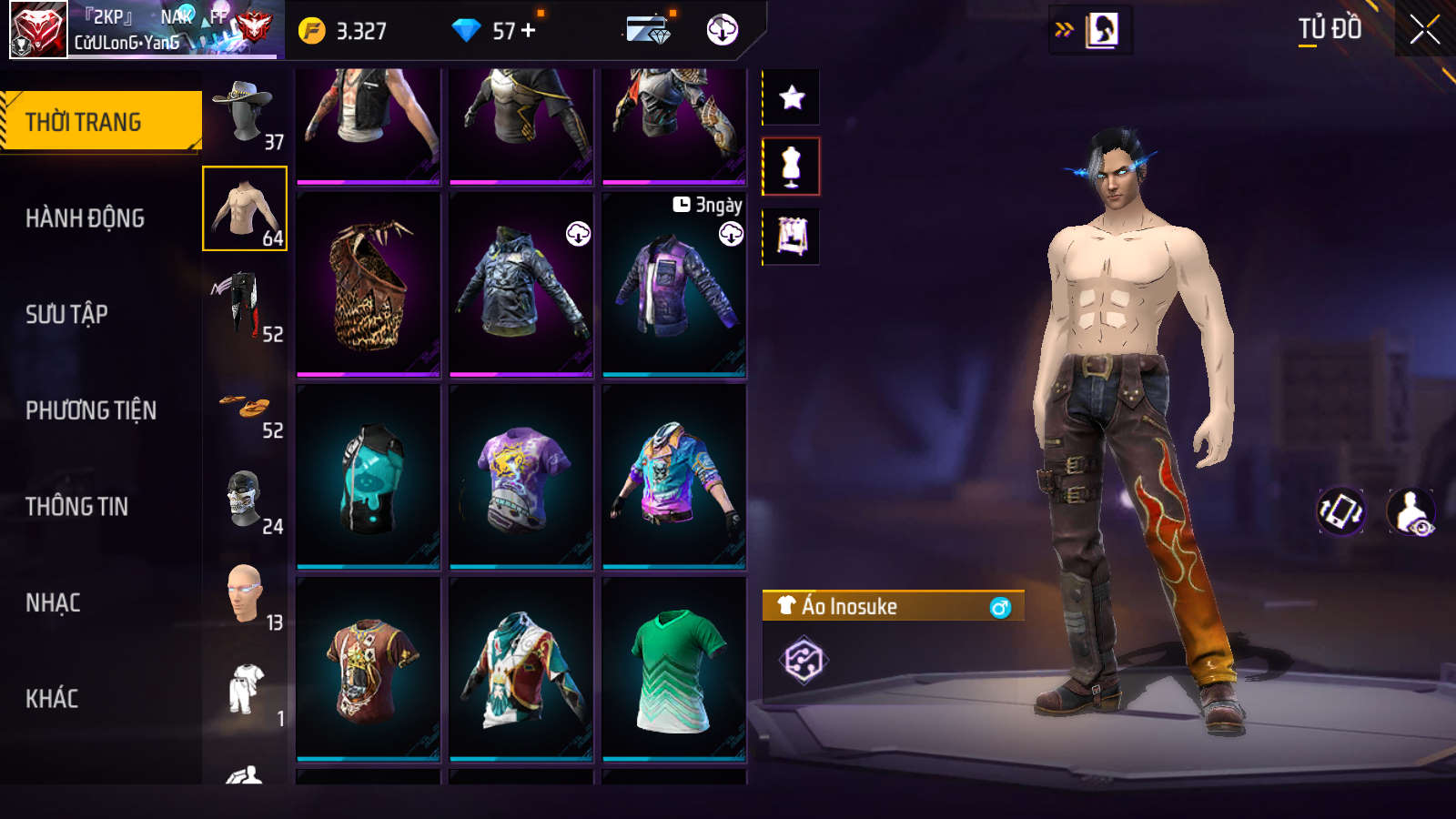Viewport: 1456px width, 819px height.
Task: Select the purple jacket marked 3ngày
Action: click(674, 284)
